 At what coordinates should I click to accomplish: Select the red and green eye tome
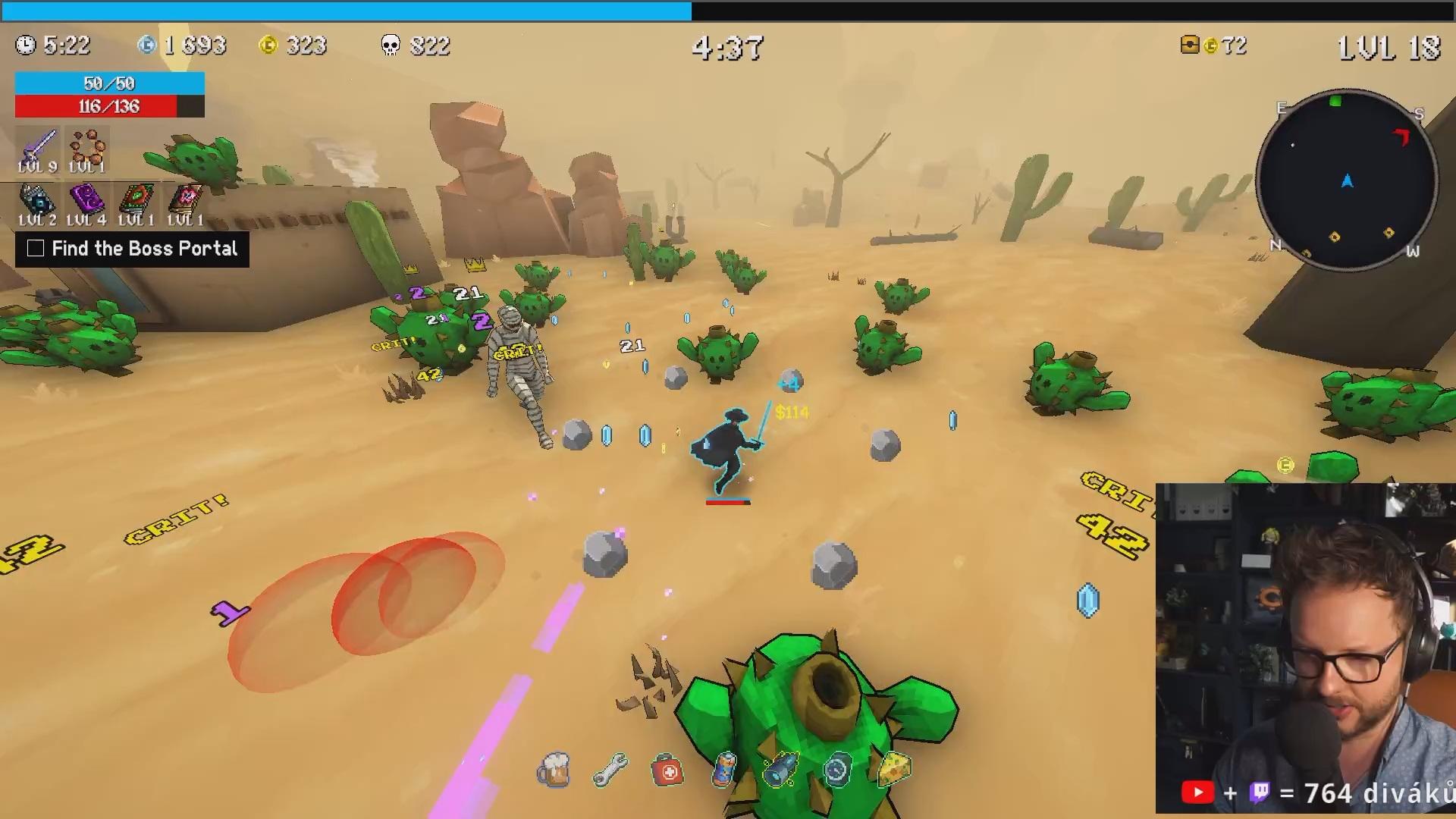click(x=136, y=199)
